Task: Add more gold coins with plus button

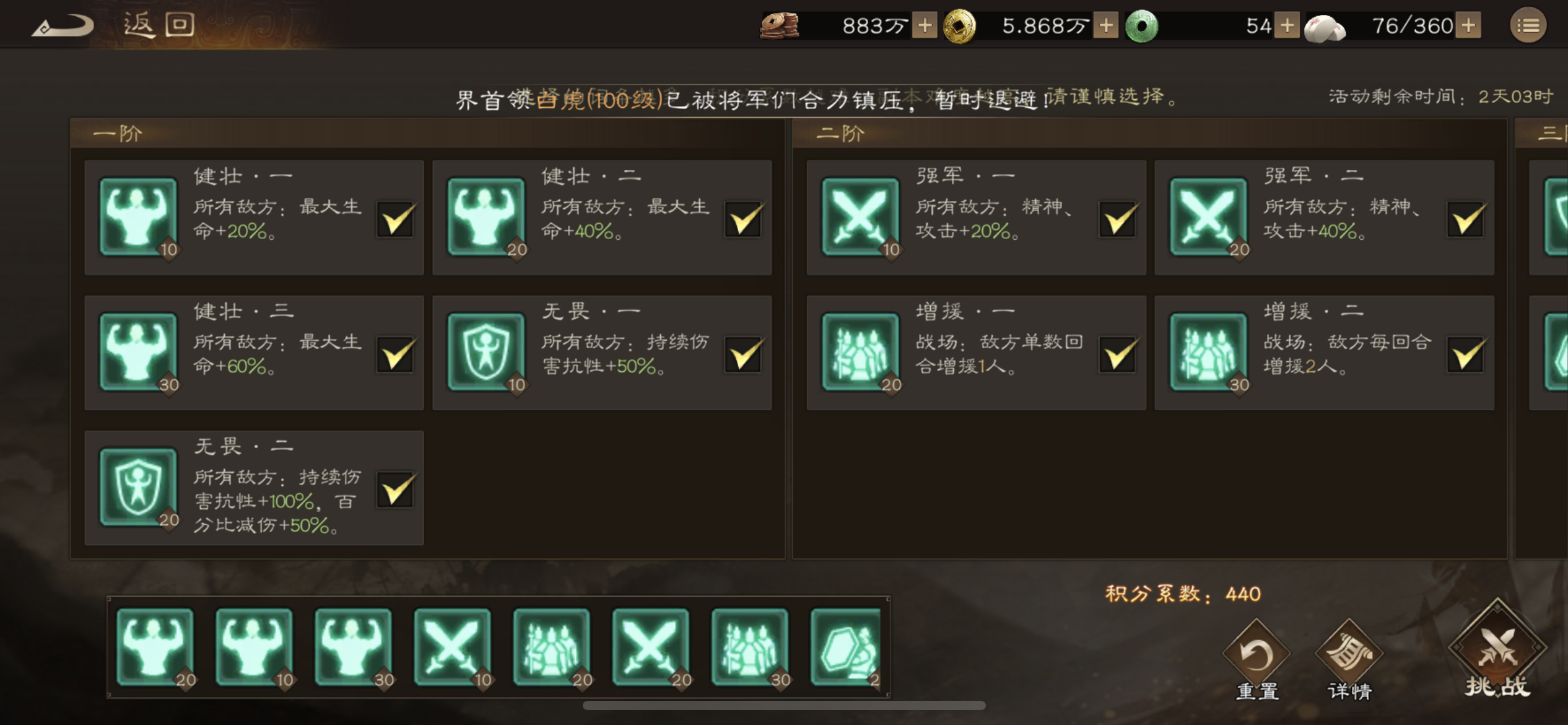Action: pyautogui.click(x=1106, y=25)
